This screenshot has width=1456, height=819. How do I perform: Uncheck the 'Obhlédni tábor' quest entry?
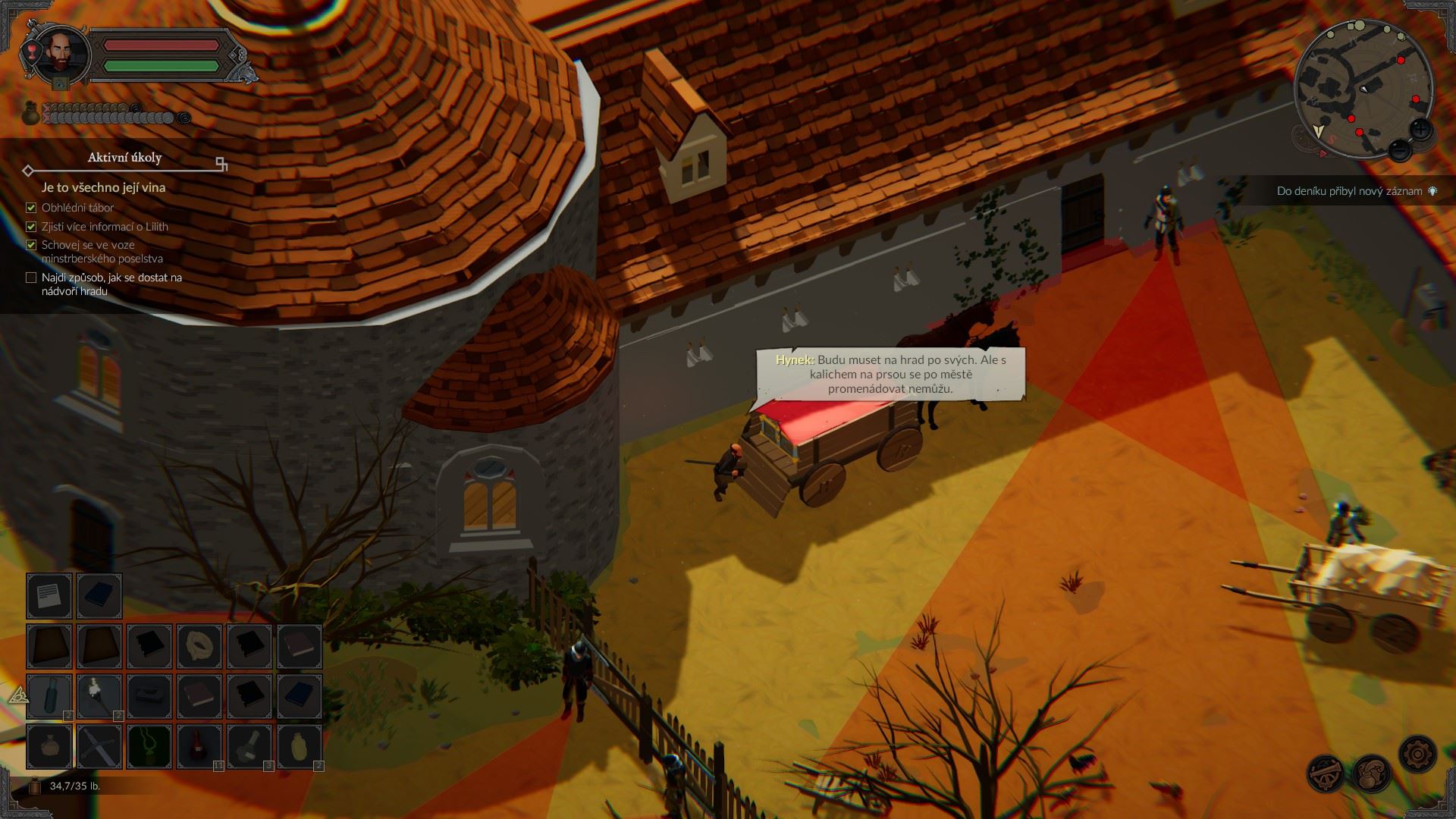coord(30,207)
